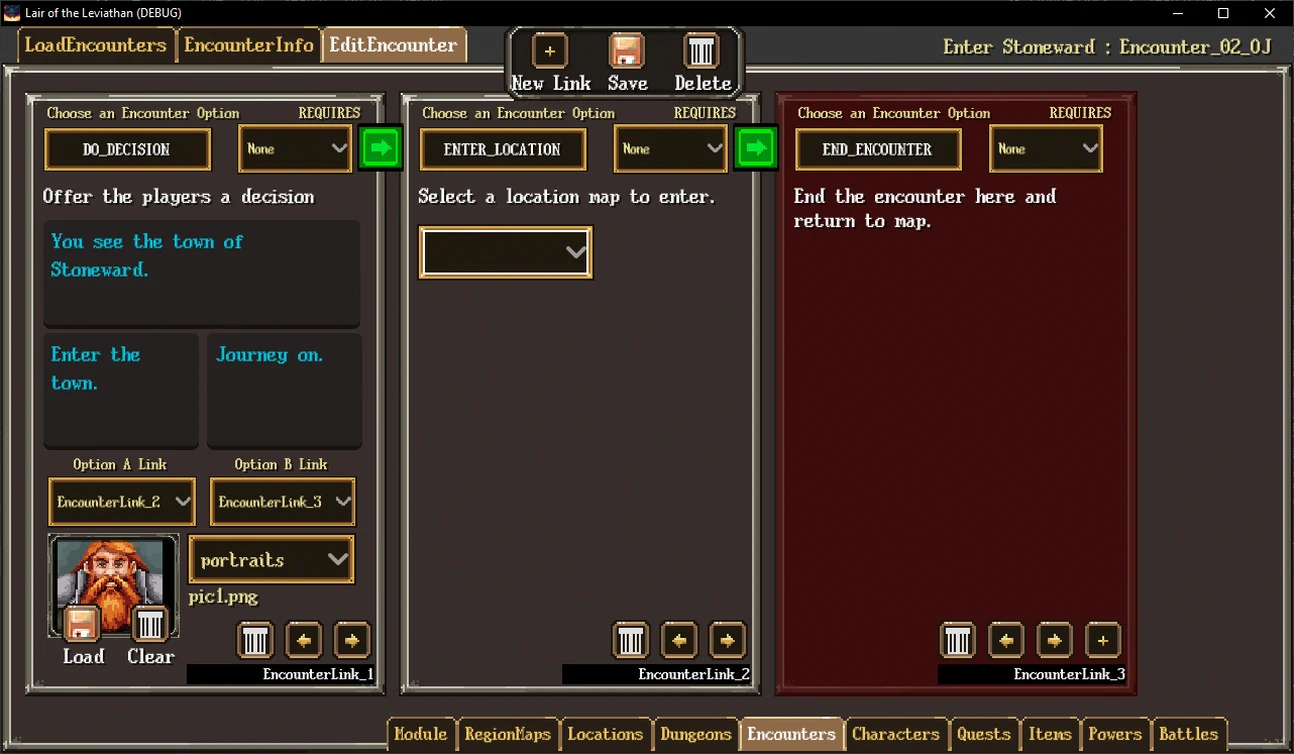Open the portraits folder dropdown
Viewport: 1294px width, 754px height.
(271, 560)
